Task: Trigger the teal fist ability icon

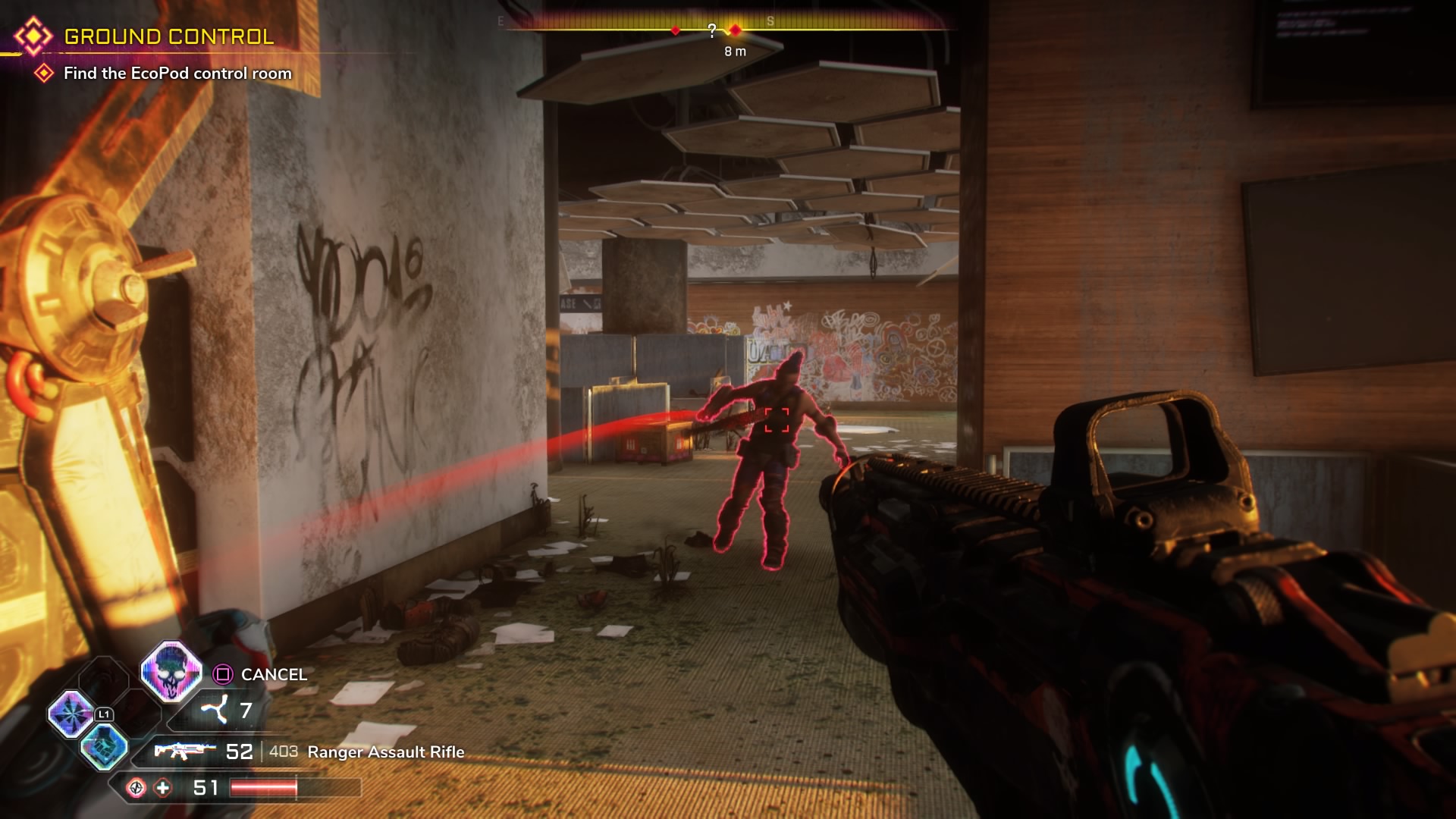Action: 105,746
